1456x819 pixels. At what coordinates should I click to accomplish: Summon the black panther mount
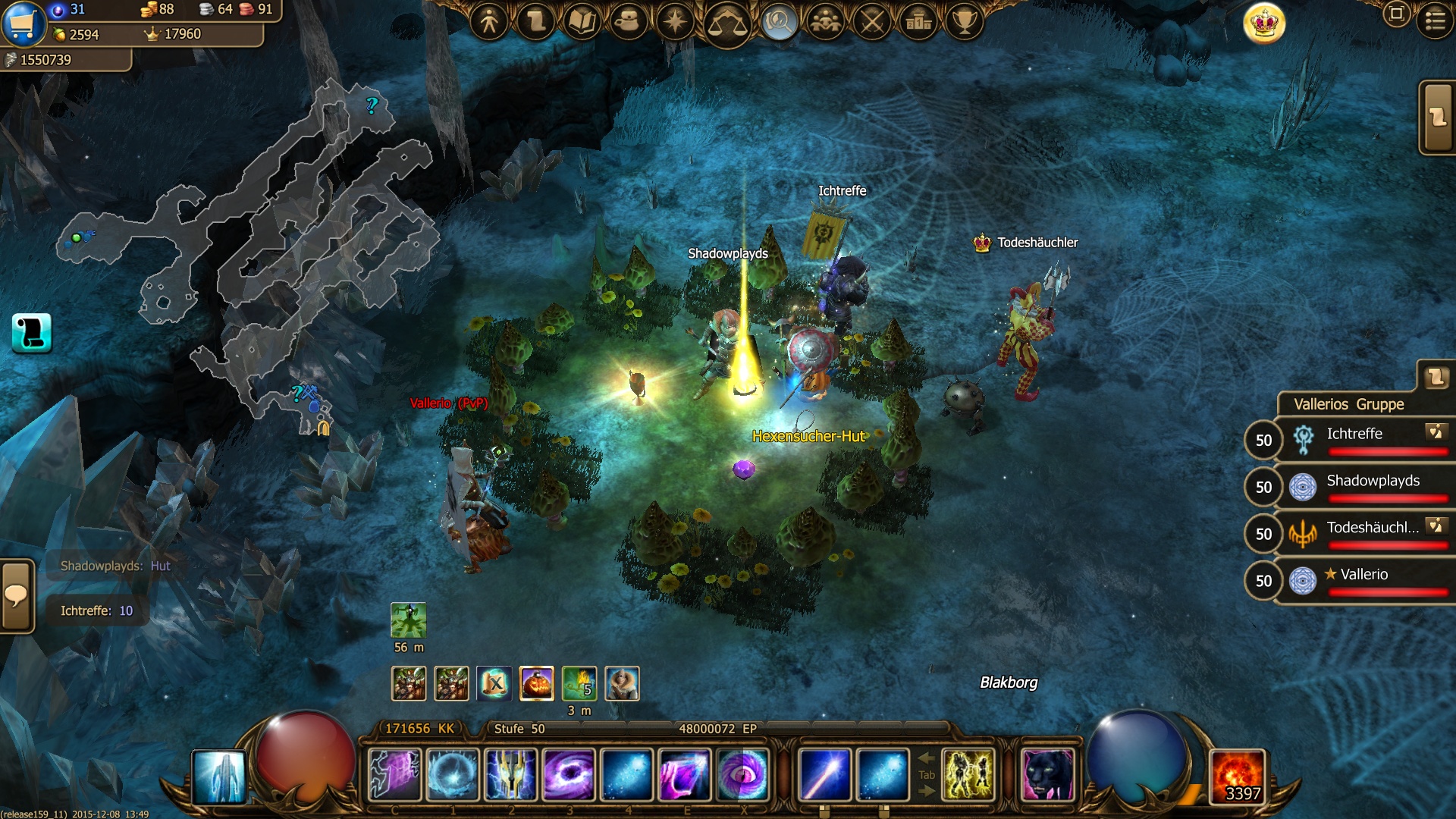pyautogui.click(x=1048, y=774)
